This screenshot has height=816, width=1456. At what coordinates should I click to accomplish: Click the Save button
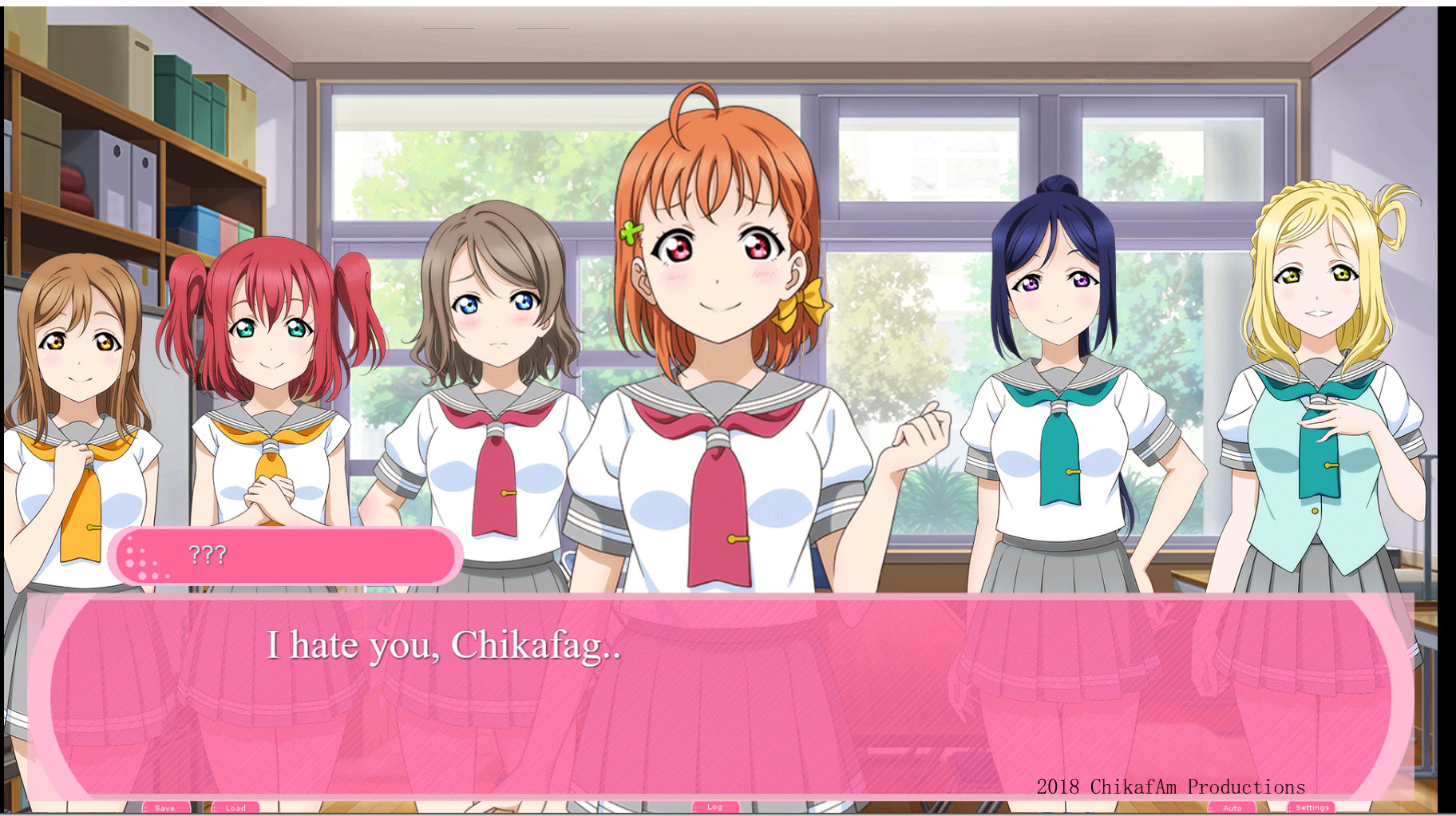pyautogui.click(x=165, y=807)
